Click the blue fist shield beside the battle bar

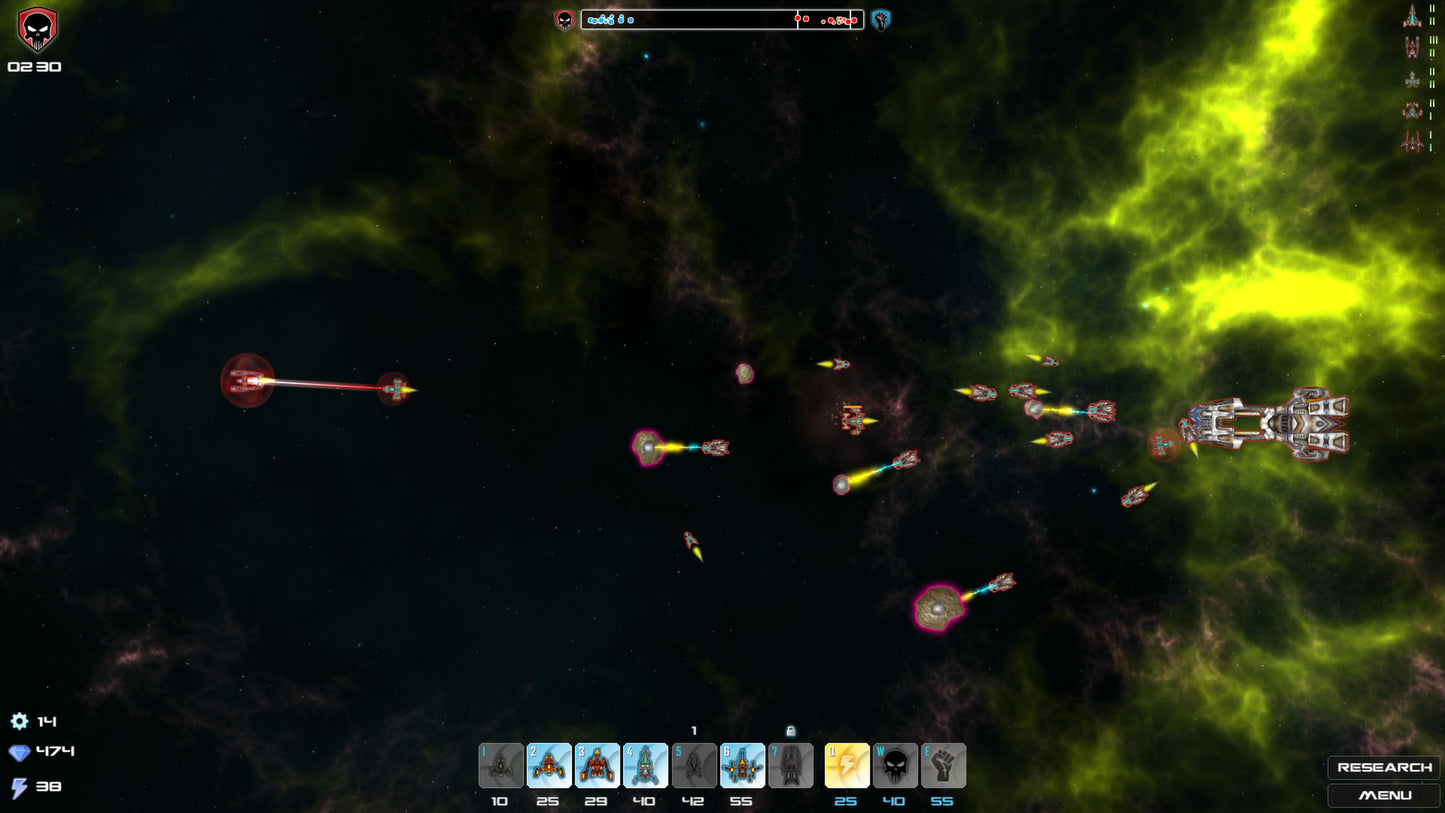tap(880, 19)
